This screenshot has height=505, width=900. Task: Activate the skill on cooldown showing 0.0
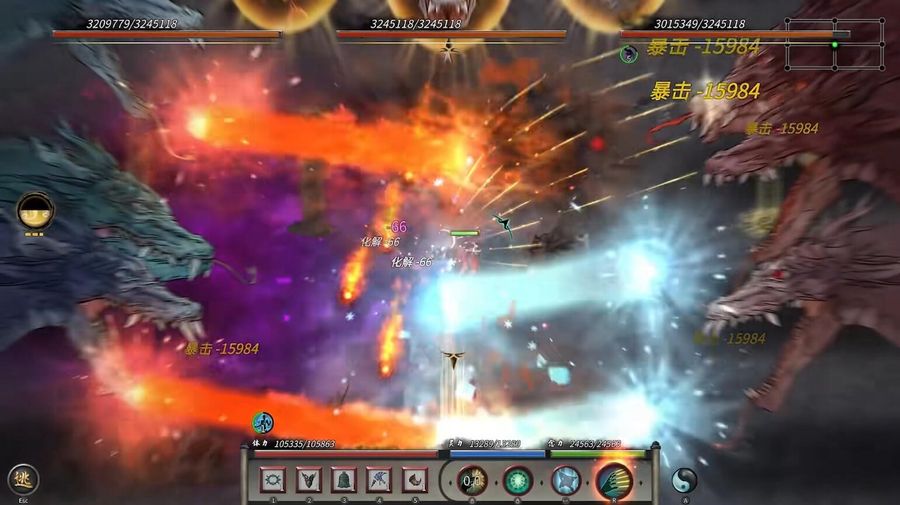point(472,481)
